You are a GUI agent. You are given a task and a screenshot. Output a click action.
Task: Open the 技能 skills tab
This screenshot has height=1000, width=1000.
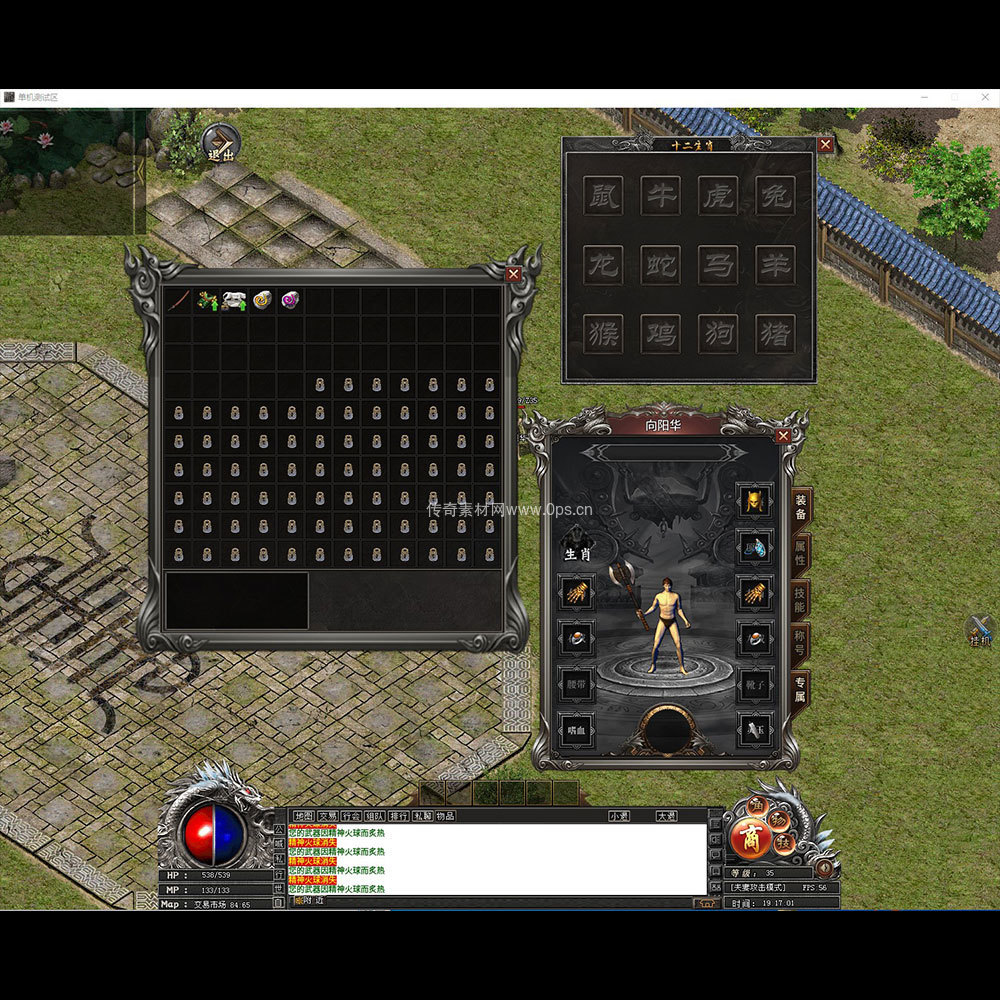click(801, 599)
